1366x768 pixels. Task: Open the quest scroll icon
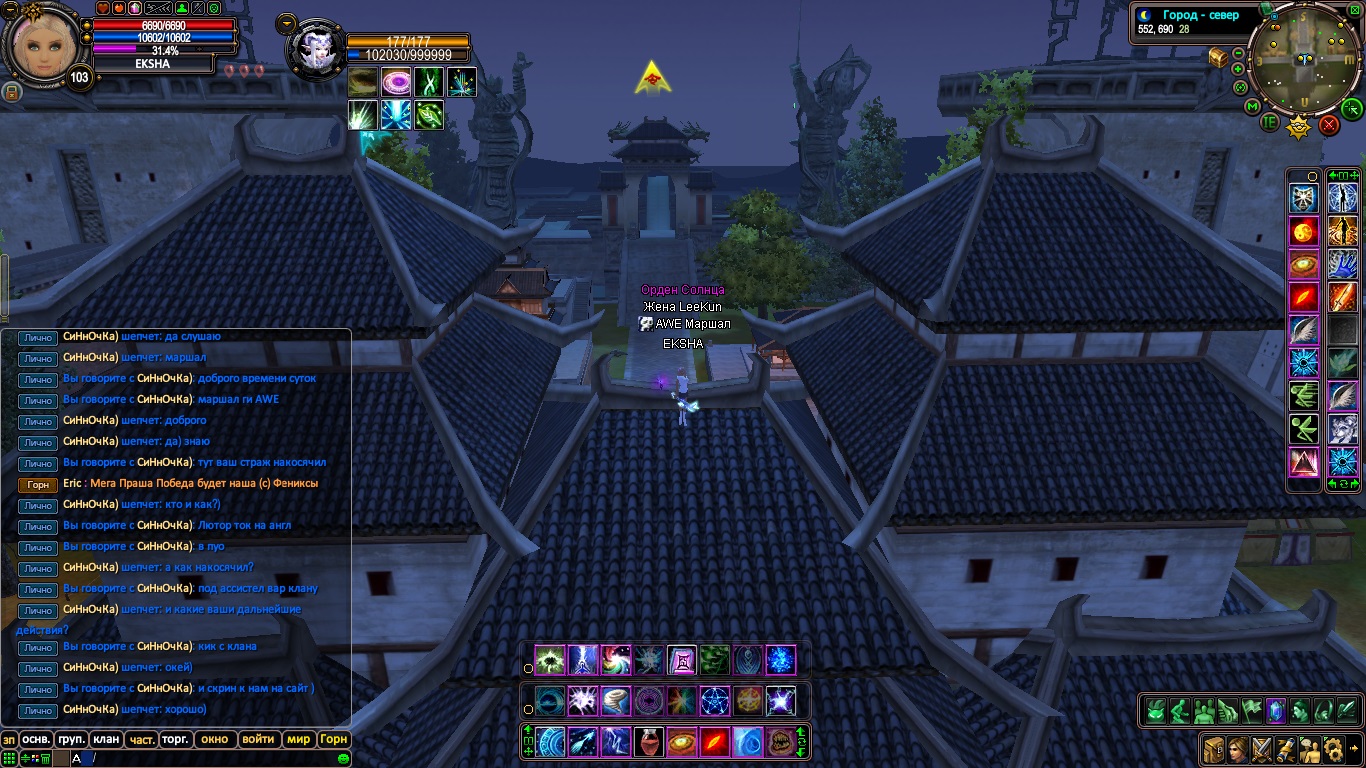[1286, 748]
